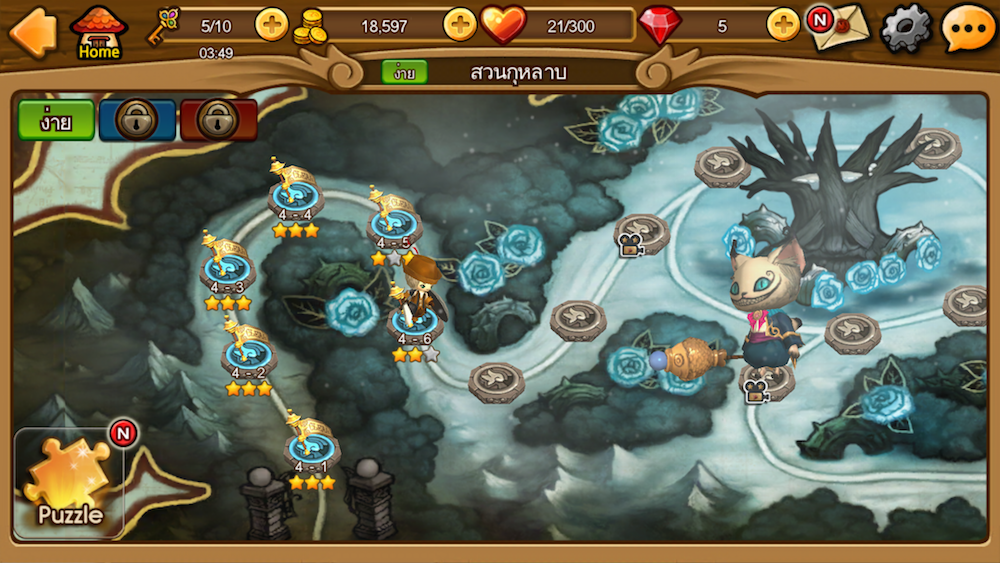Select stage 4-1 on the map
Viewport: 1000px width, 563px height.
coord(311,452)
